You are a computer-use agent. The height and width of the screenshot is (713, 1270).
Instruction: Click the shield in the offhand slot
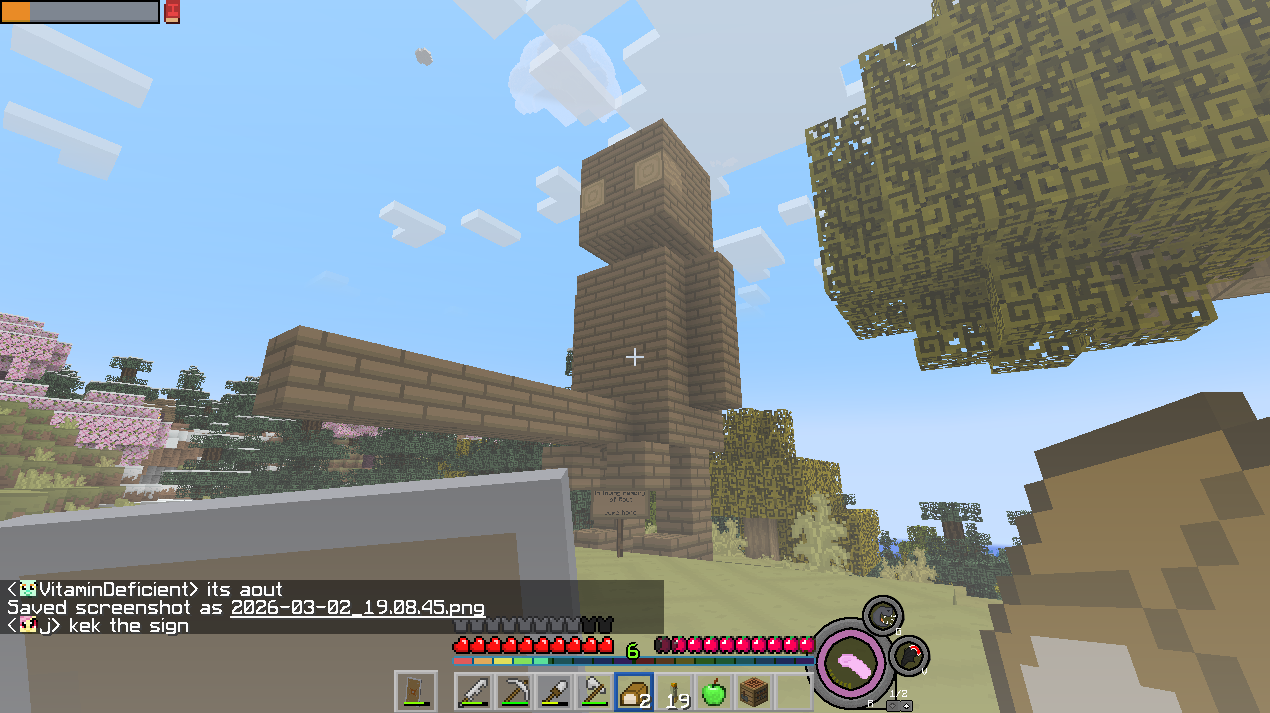coord(415,691)
